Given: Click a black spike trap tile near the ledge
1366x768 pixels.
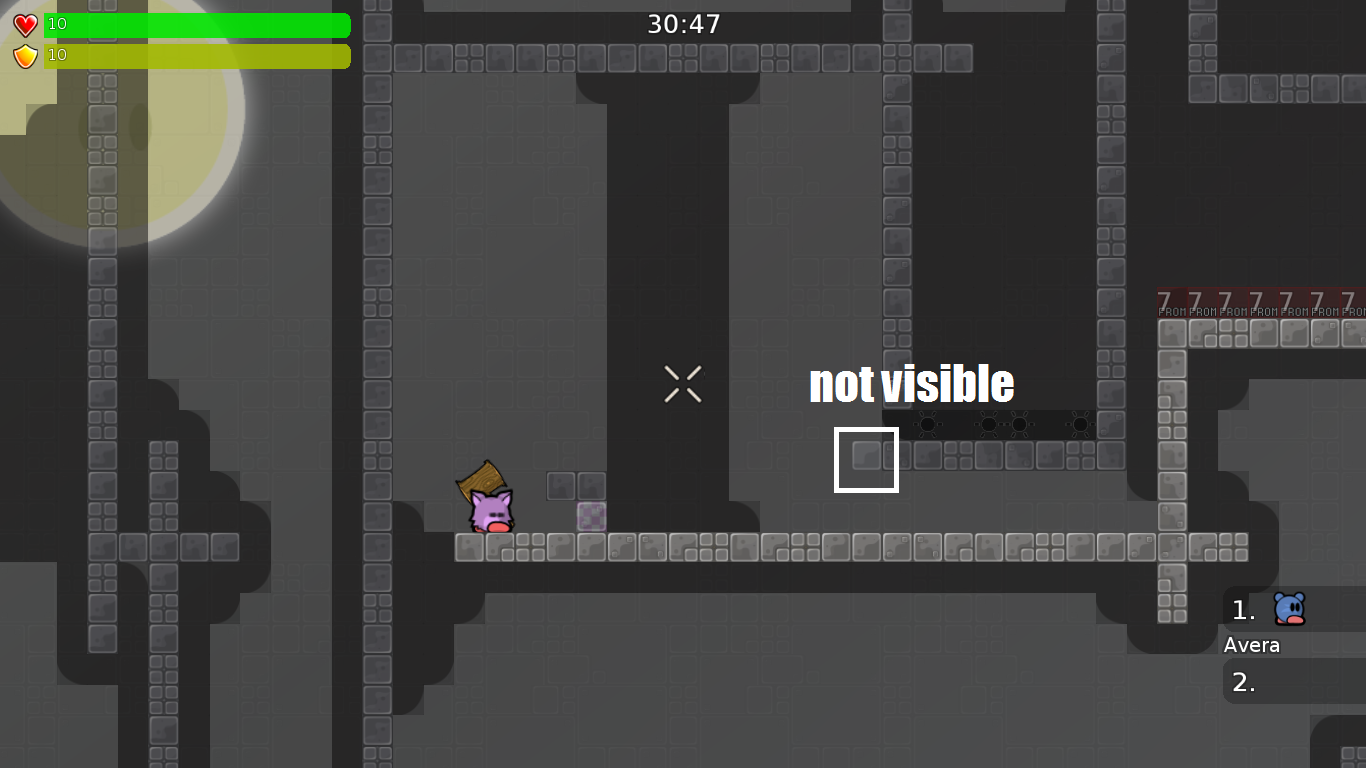Looking at the screenshot, I should point(928,424).
